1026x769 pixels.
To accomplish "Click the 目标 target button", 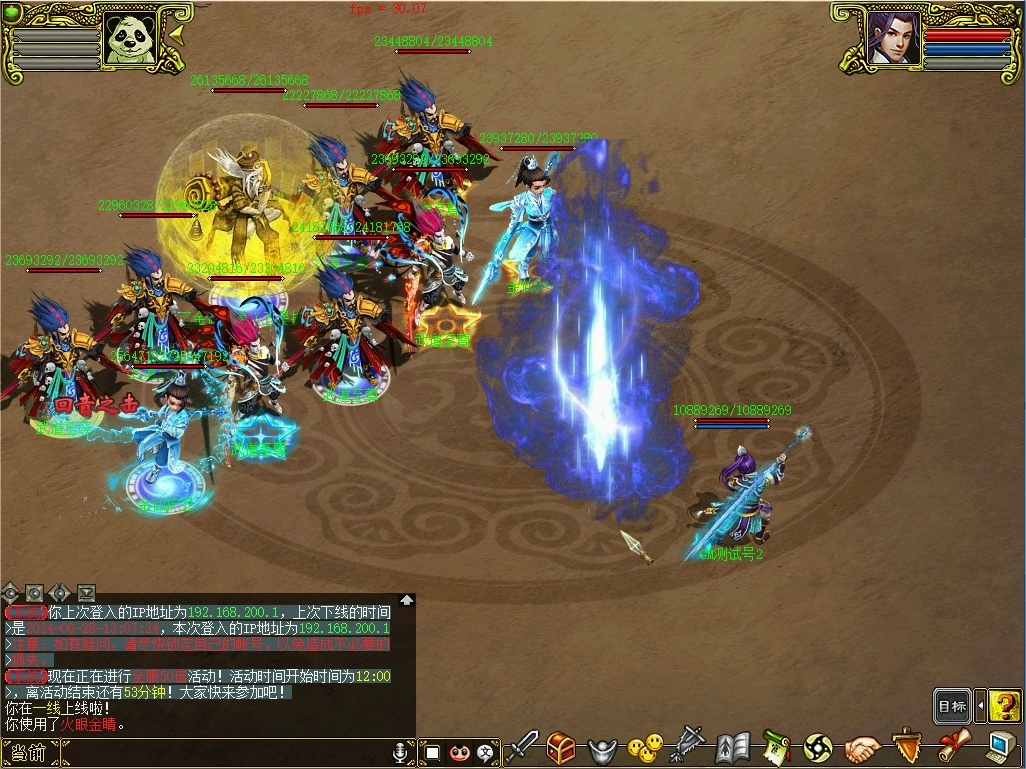I will tap(952, 707).
